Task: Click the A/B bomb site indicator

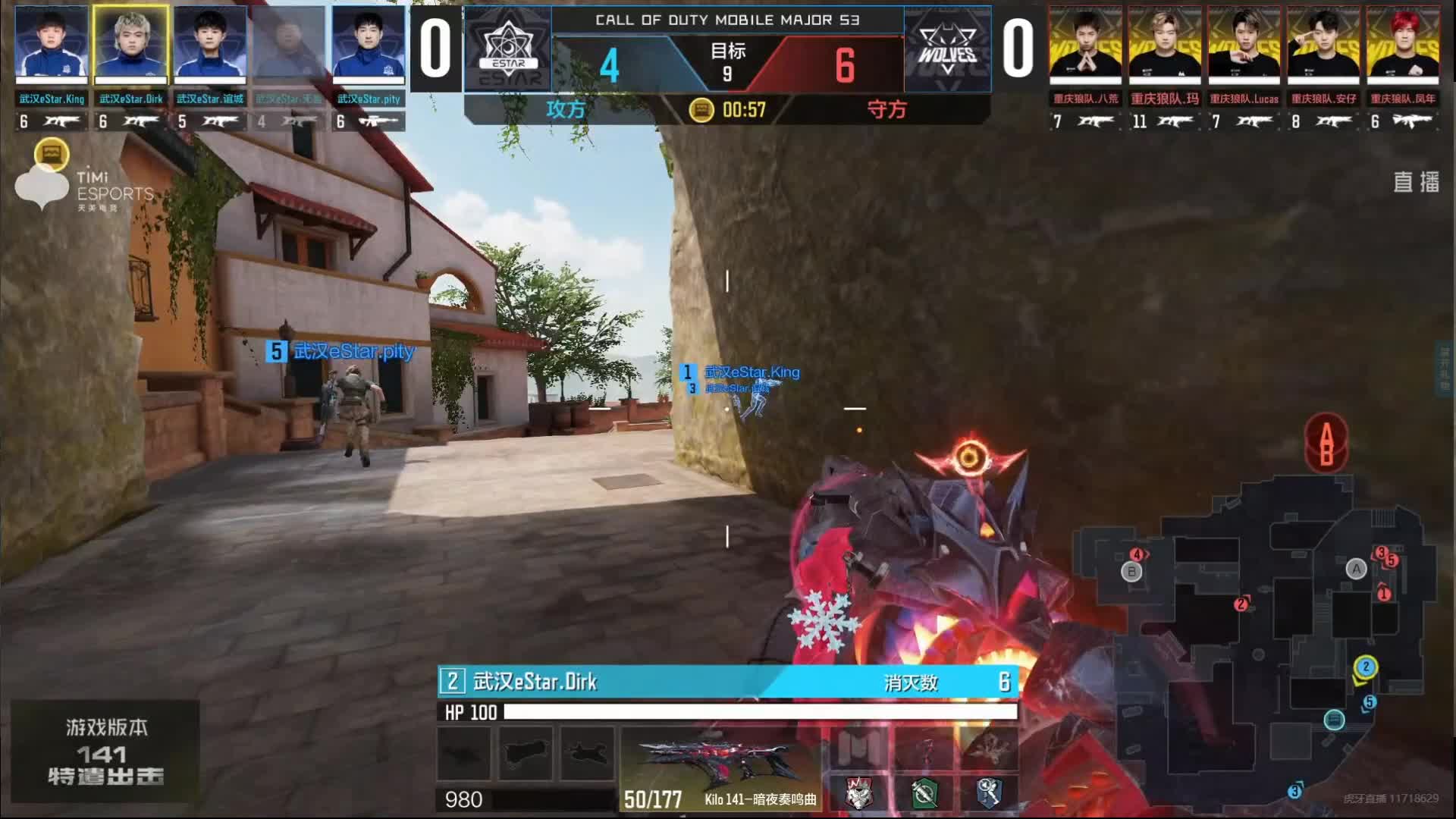Action: pos(1326,444)
